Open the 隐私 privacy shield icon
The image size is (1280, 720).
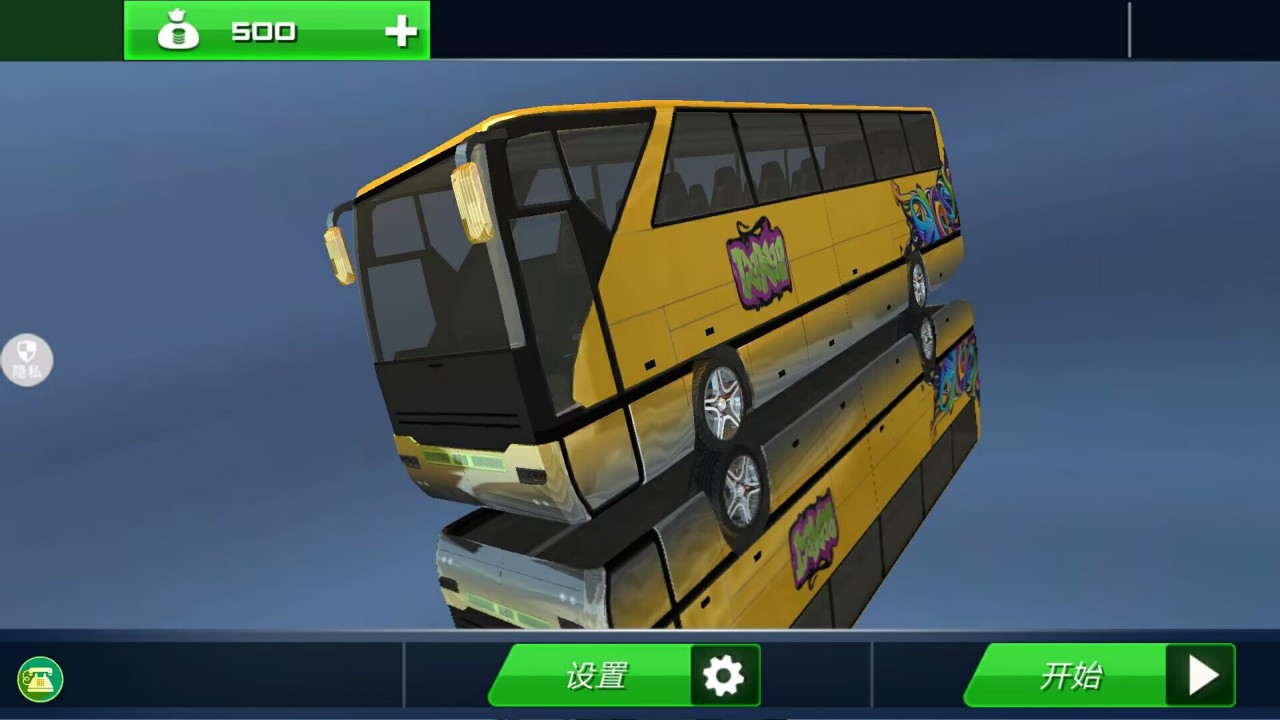[x=27, y=360]
